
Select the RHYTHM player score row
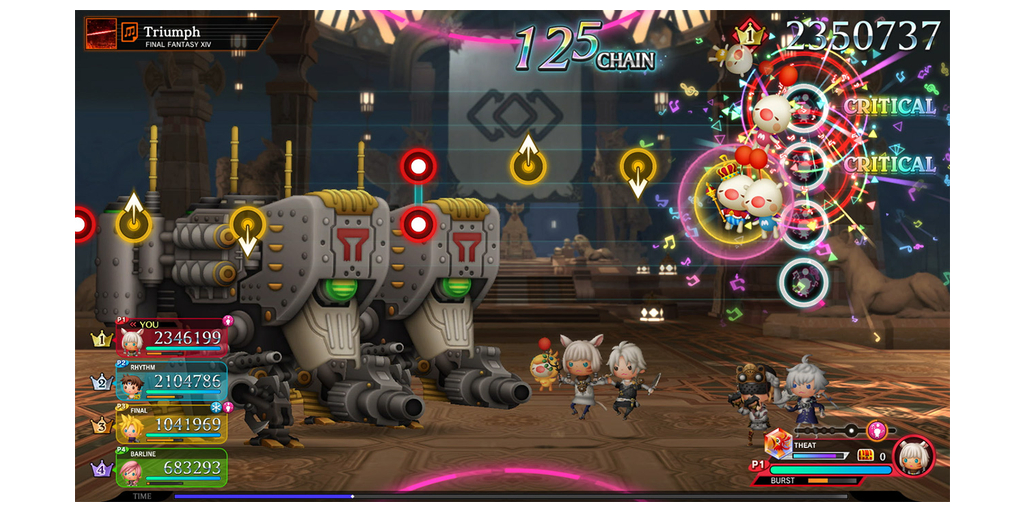click(x=171, y=382)
